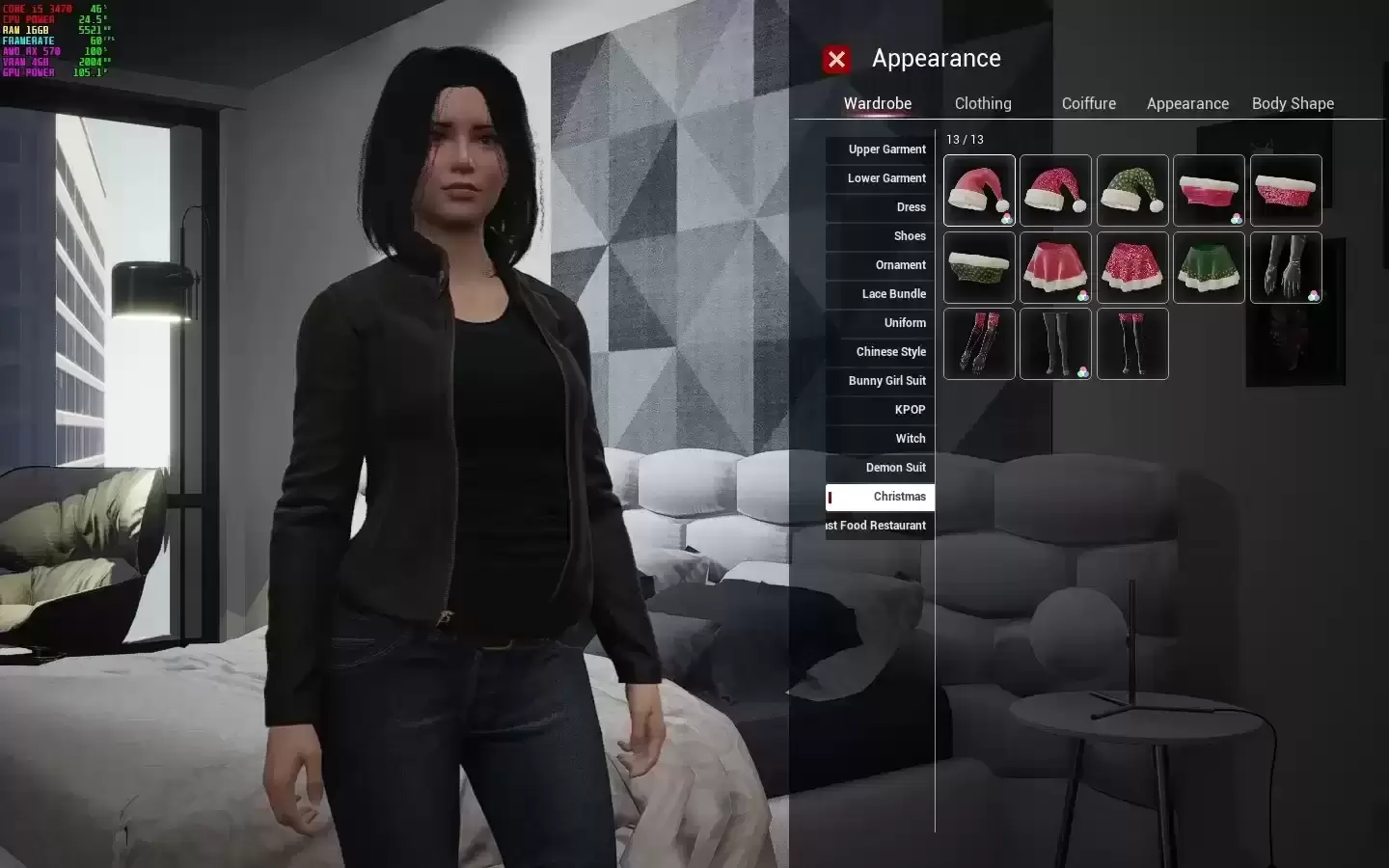
Task: Equip the green polka-dot Santa hat
Action: pos(1132,190)
